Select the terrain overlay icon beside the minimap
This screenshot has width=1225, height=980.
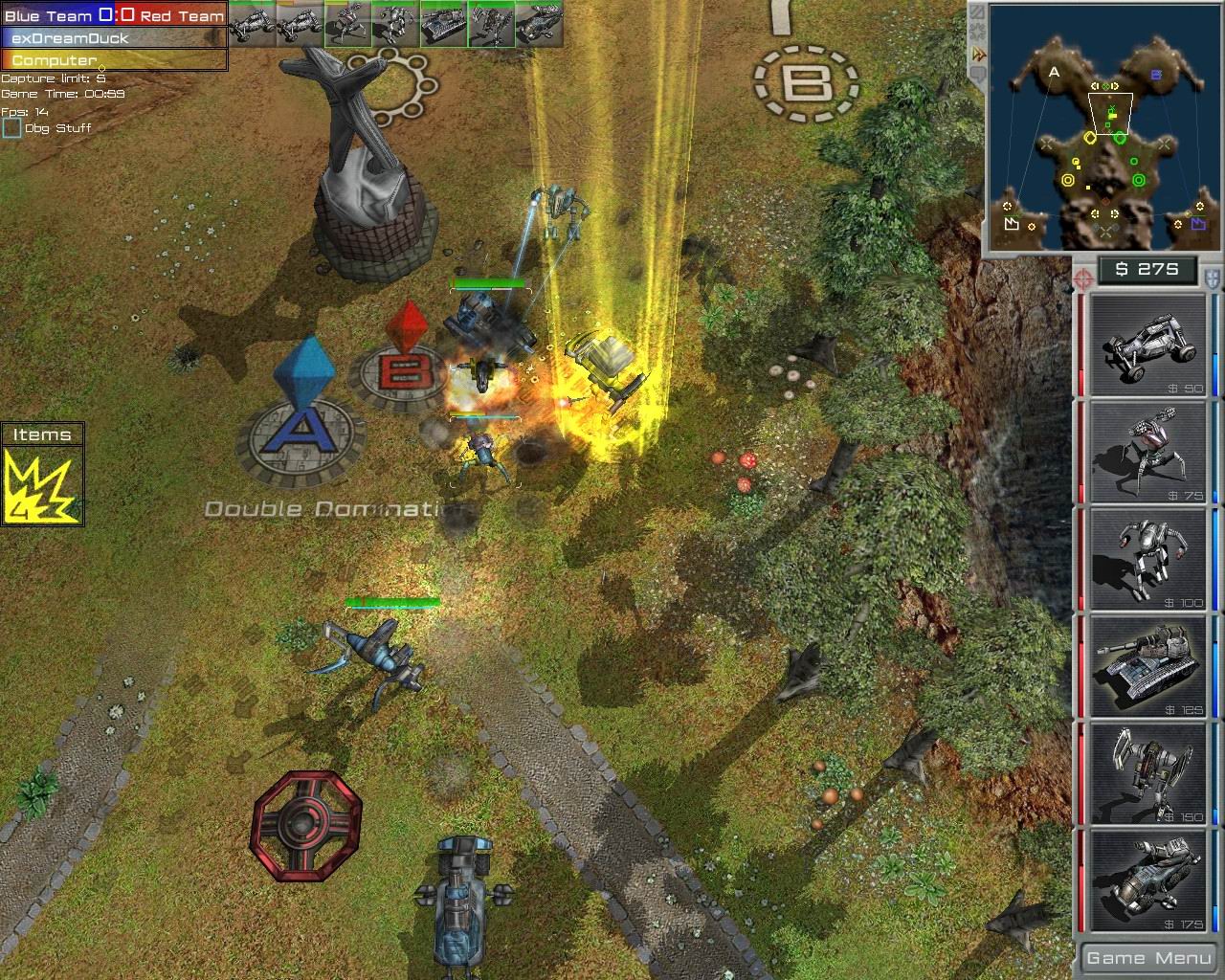click(x=978, y=12)
